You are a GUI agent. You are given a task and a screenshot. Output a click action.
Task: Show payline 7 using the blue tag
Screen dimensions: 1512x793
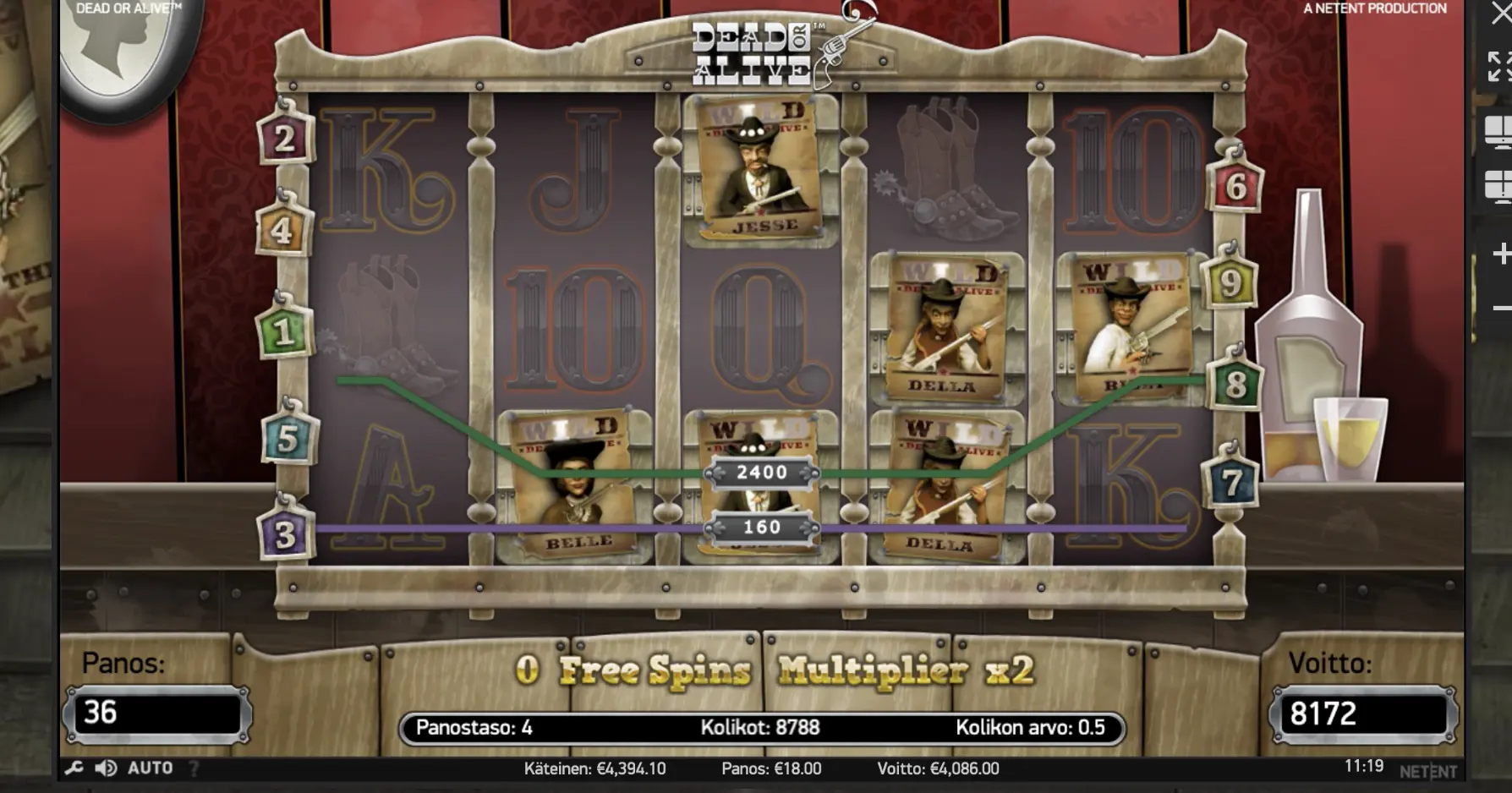[x=1231, y=483]
